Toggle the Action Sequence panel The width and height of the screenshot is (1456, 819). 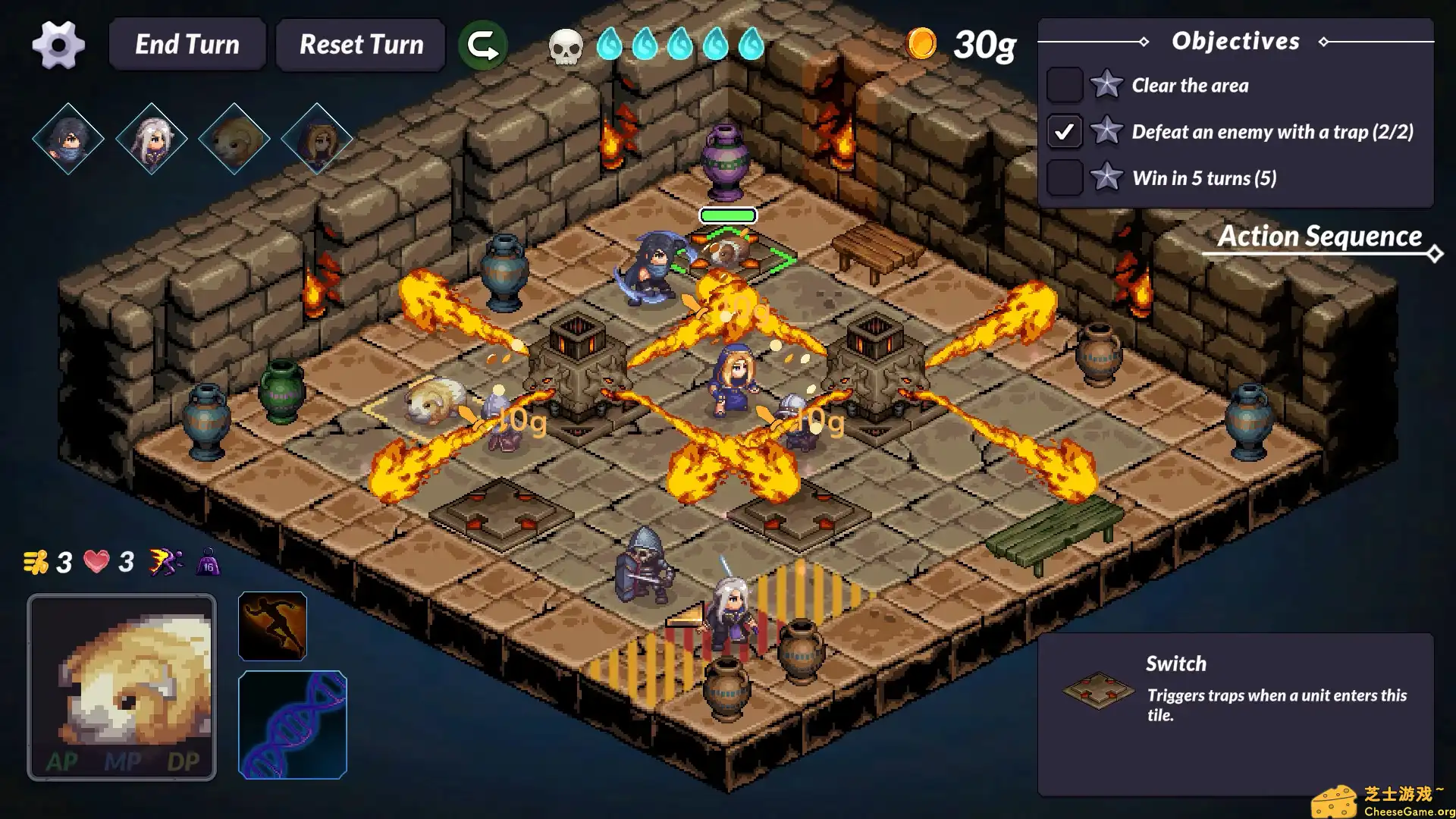click(1320, 237)
